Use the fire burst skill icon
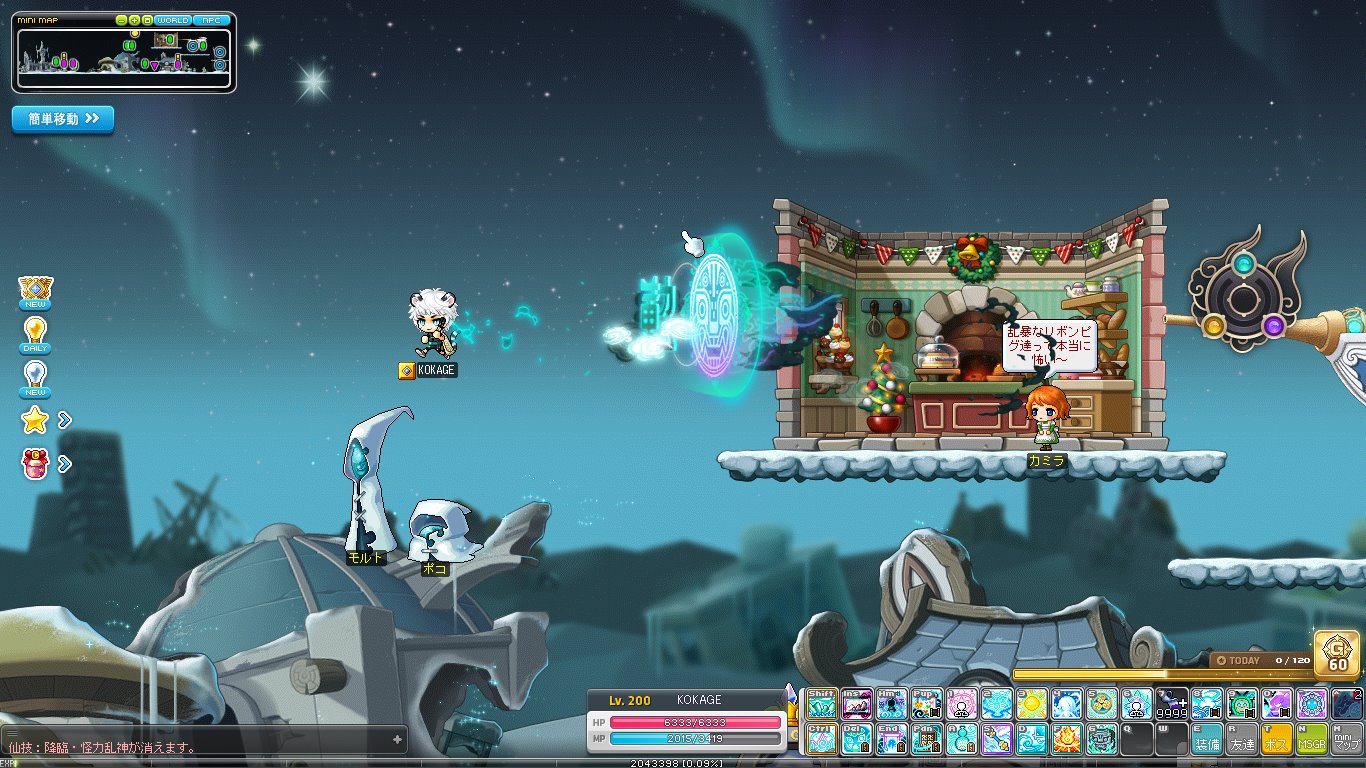 tap(1067, 740)
